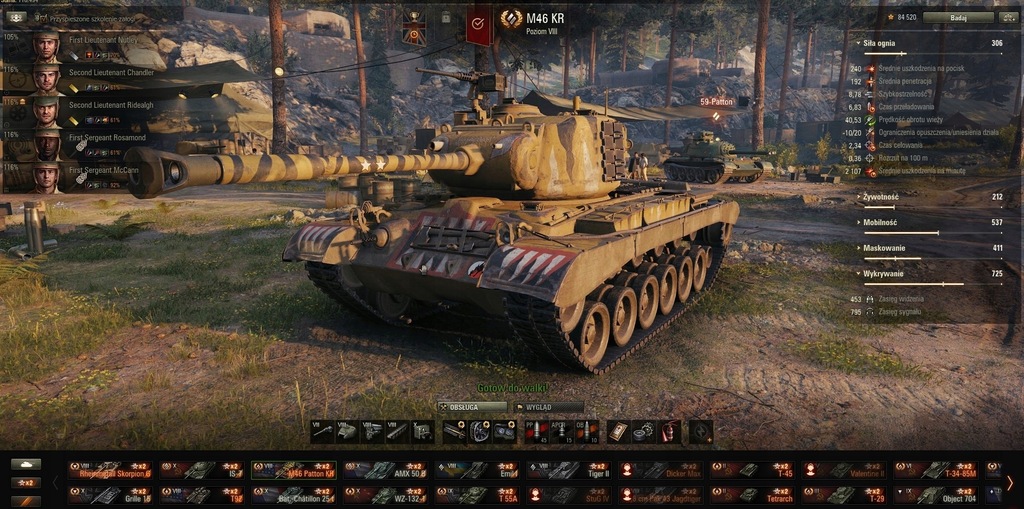
Task: Expand the Mobilność mobility stats section
Action: pyautogui.click(x=880, y=222)
